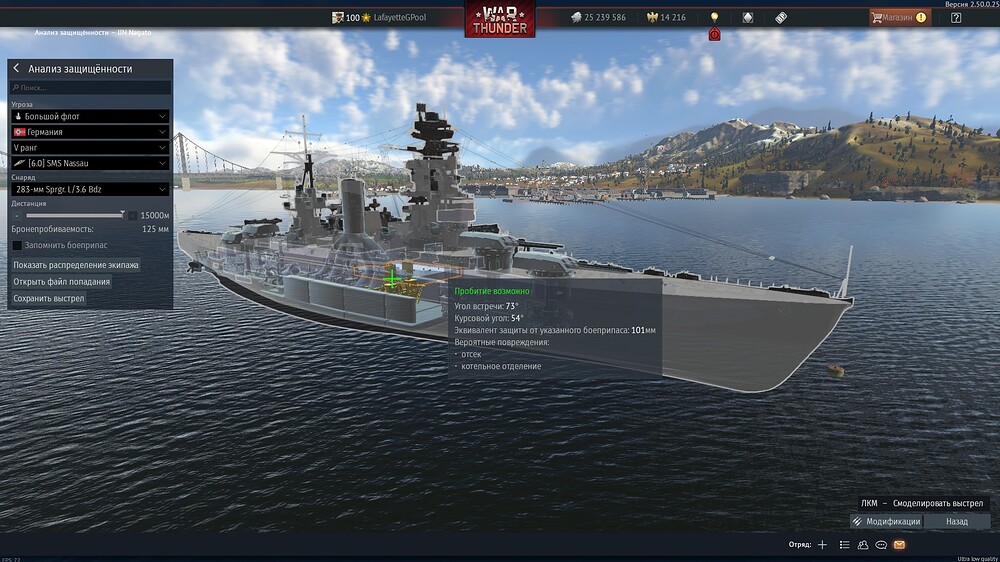Click the Назад back button

click(x=957, y=521)
